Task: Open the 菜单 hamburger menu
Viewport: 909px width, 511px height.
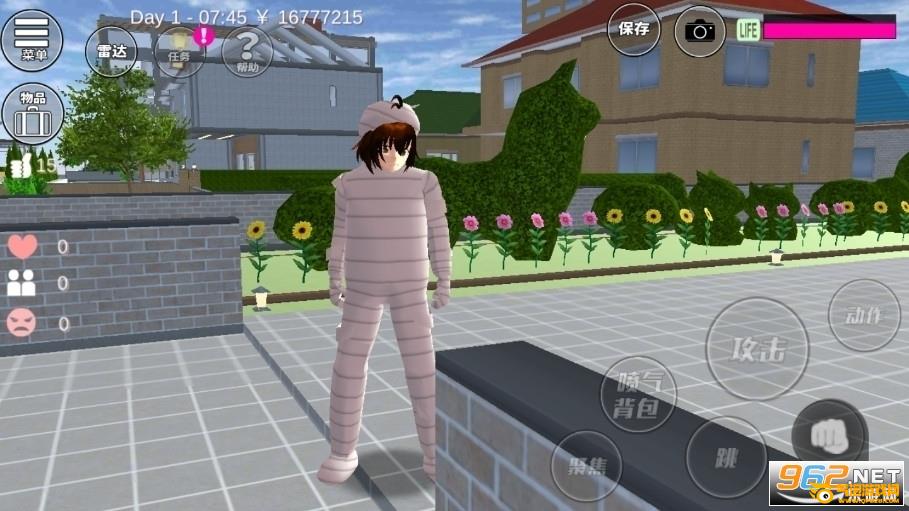Action: [32, 39]
